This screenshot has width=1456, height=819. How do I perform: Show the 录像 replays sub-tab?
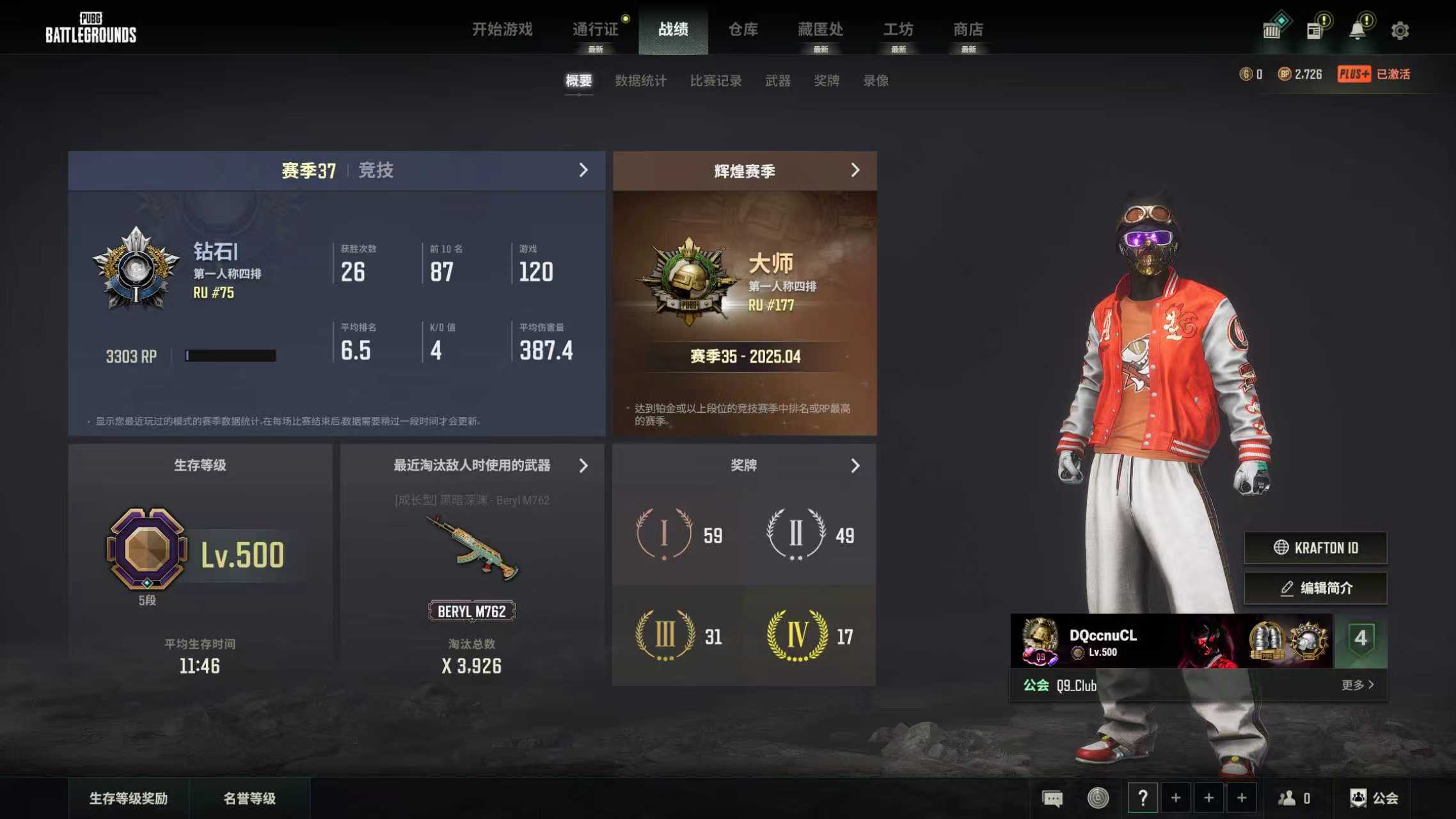click(x=876, y=81)
